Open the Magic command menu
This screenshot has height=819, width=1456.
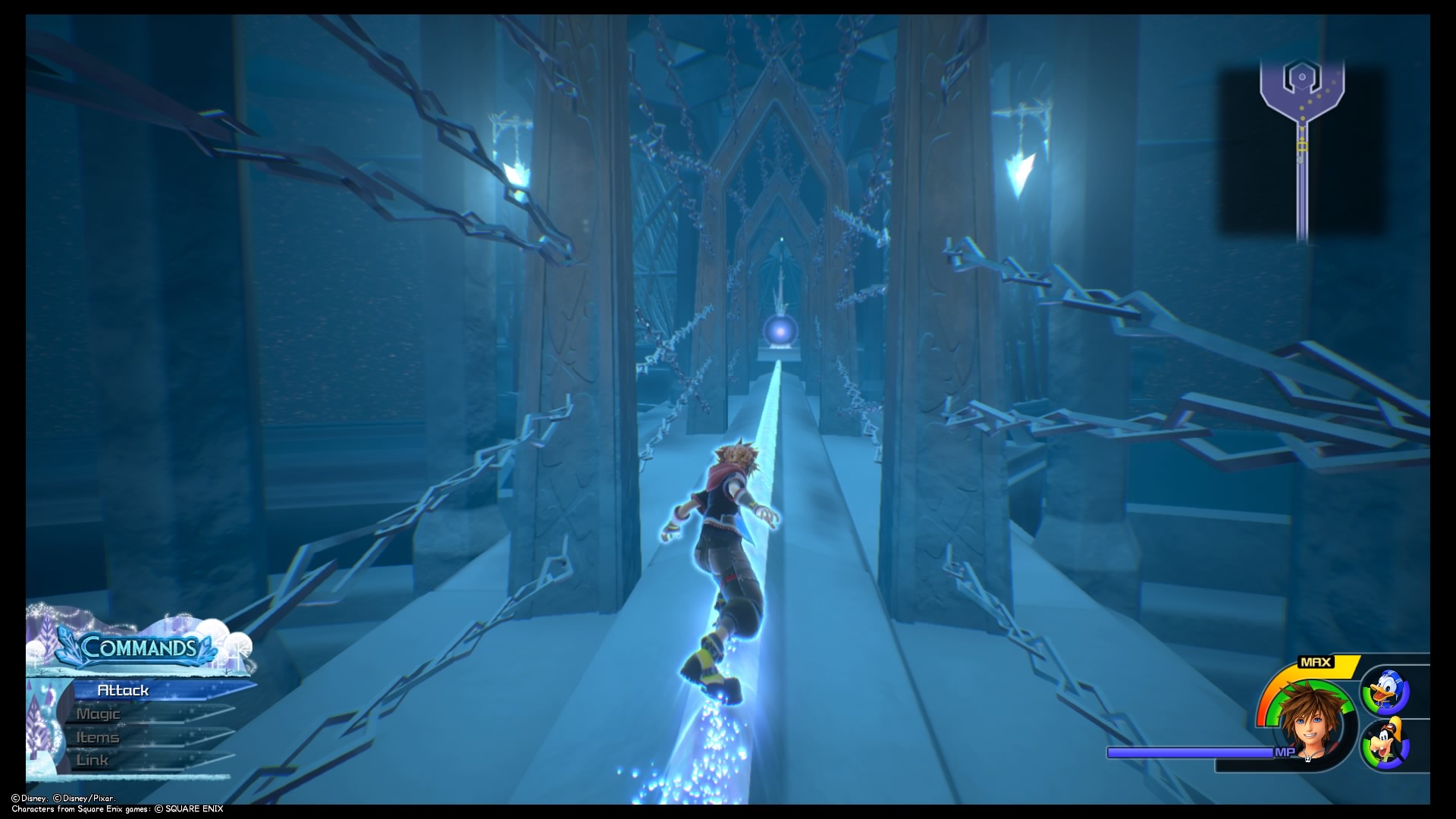[99, 714]
